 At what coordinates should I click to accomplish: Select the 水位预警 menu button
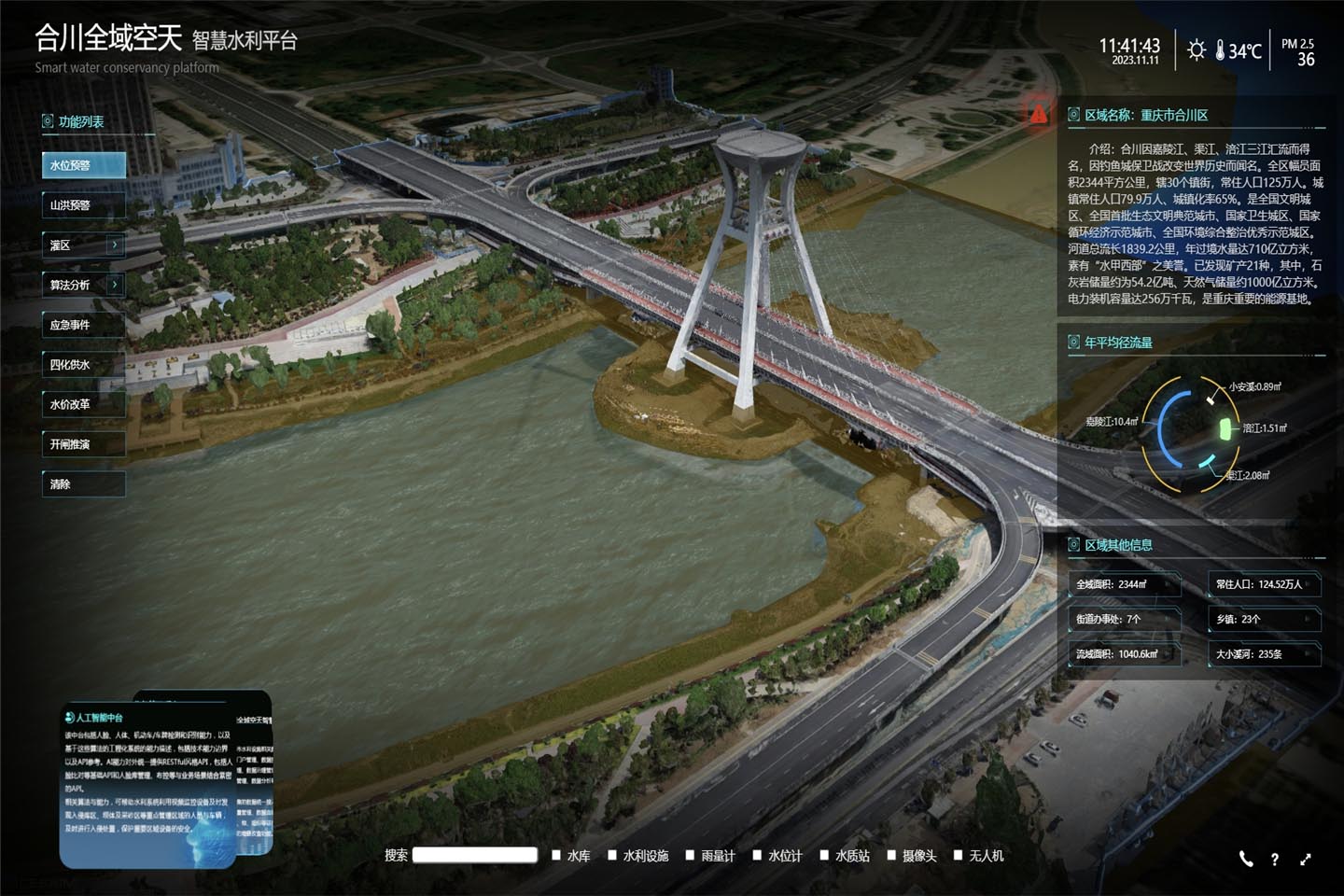pyautogui.click(x=83, y=165)
